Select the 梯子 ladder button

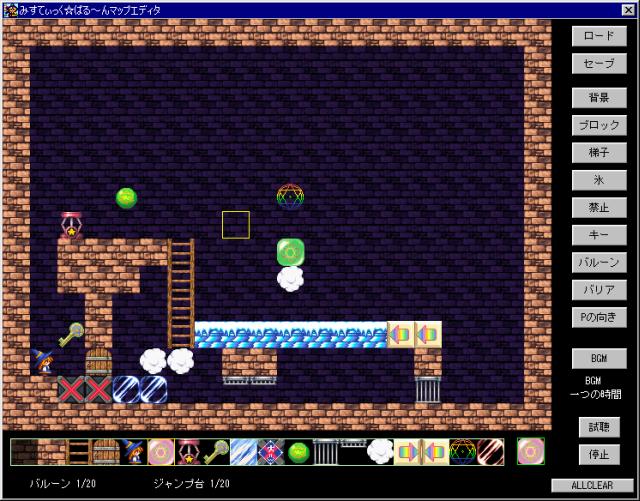(599, 153)
